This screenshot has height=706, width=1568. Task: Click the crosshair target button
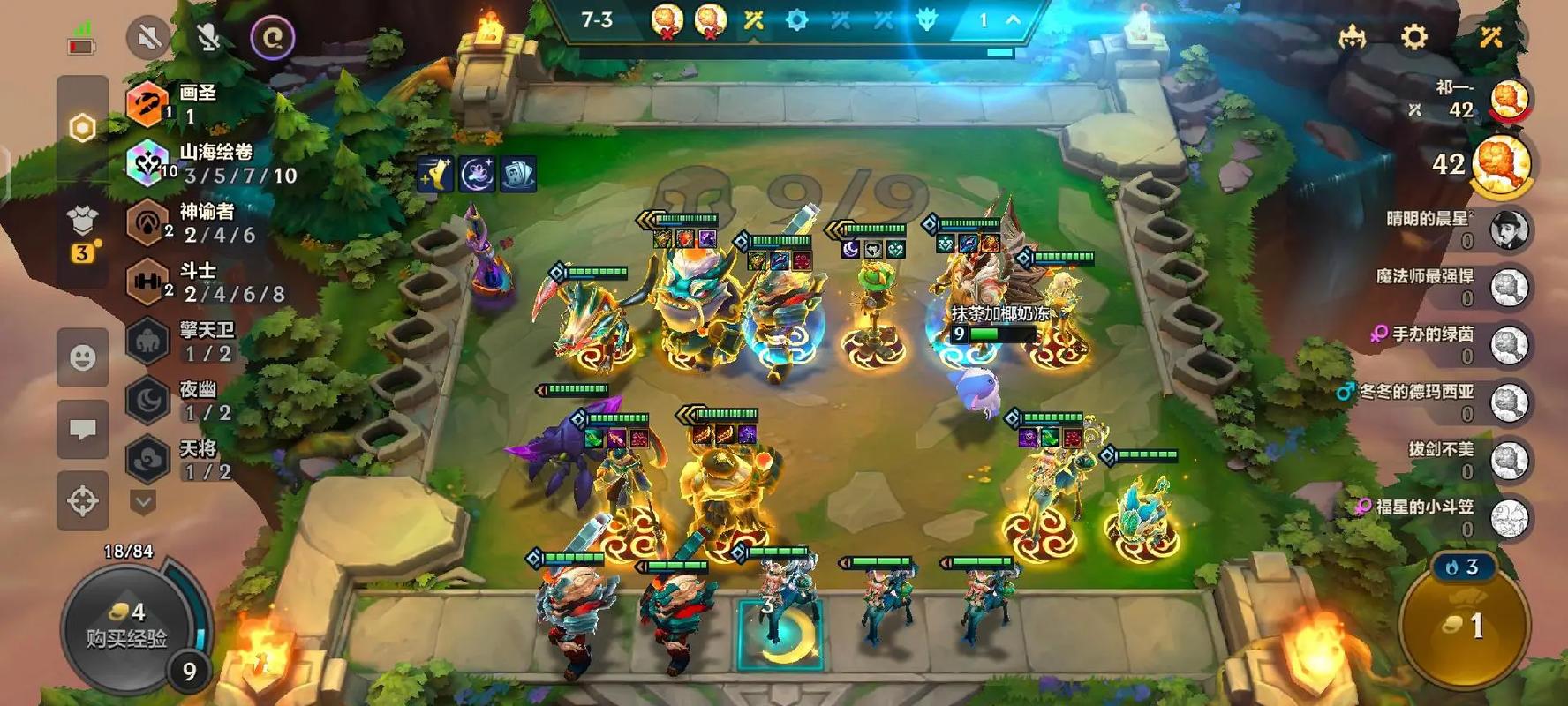coord(83,500)
